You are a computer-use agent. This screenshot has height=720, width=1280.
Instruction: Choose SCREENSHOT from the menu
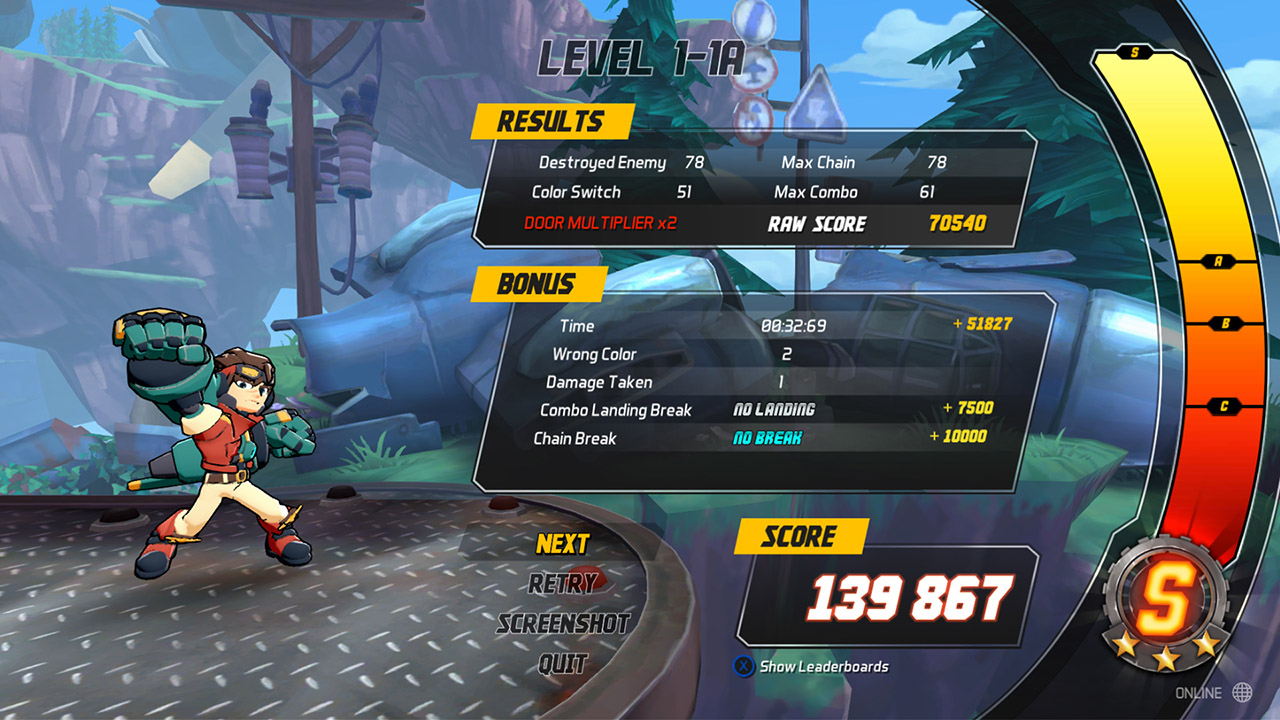[563, 621]
